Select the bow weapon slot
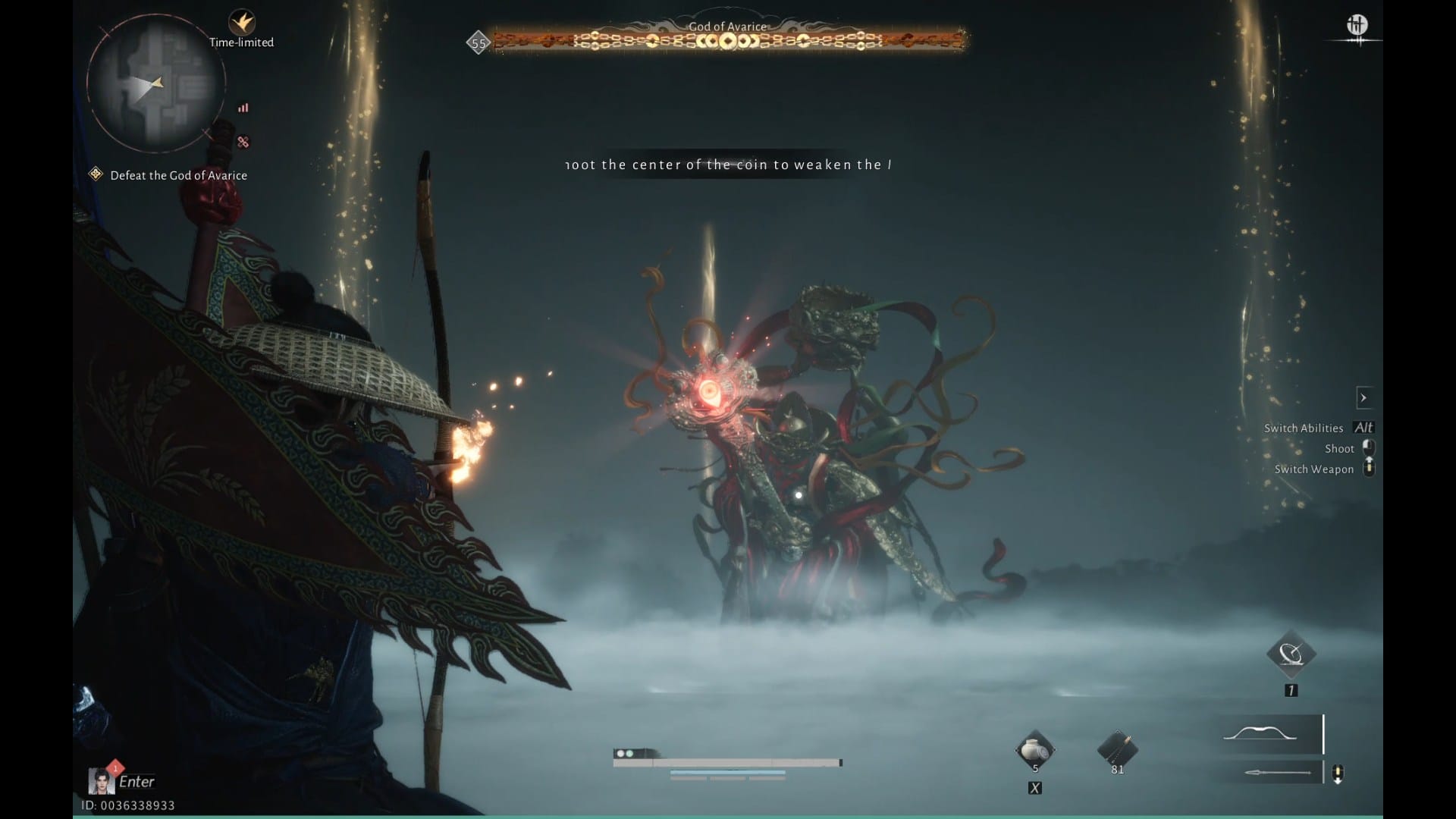The height and width of the screenshot is (819, 1456). (x=1270, y=733)
